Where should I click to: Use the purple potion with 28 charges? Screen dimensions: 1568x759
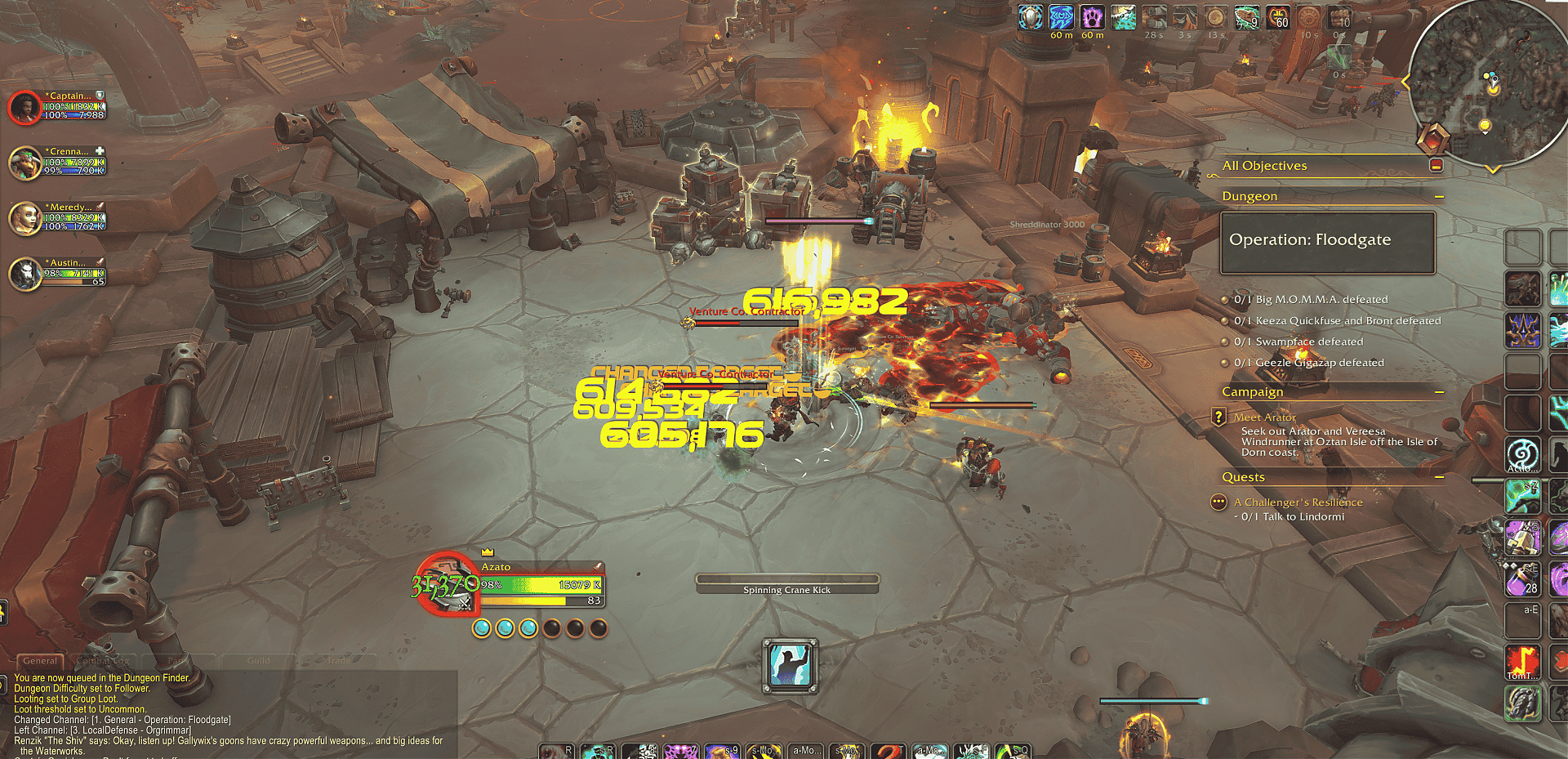coord(1522,578)
